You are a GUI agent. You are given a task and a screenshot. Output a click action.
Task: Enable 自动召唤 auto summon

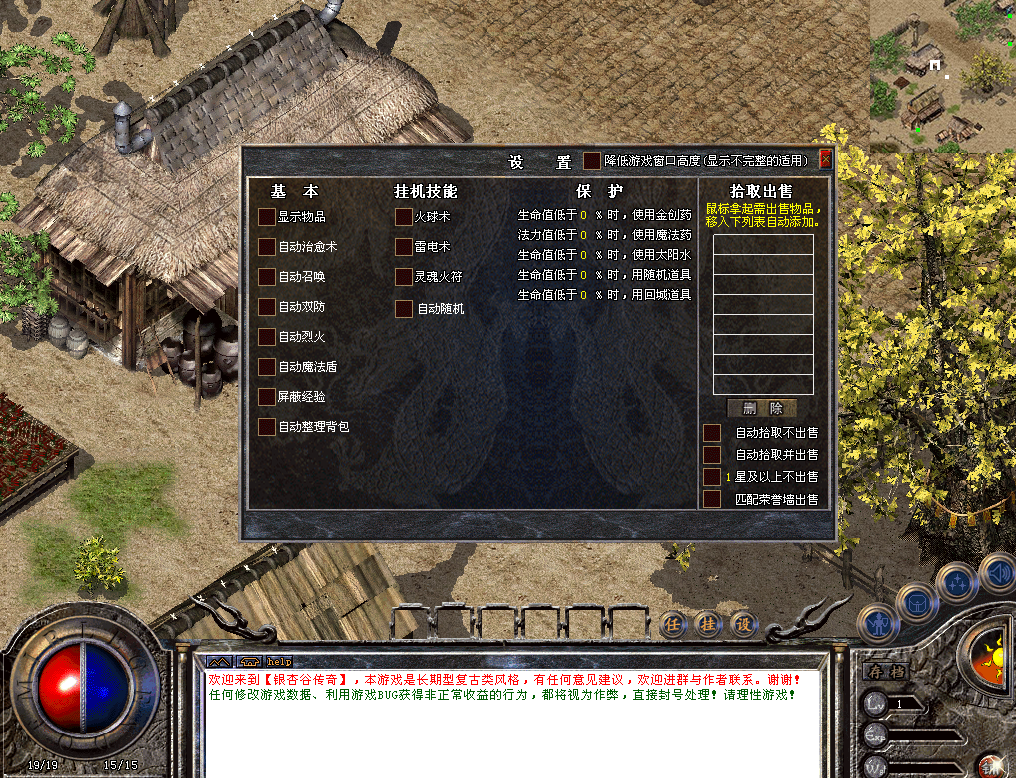(x=266, y=276)
